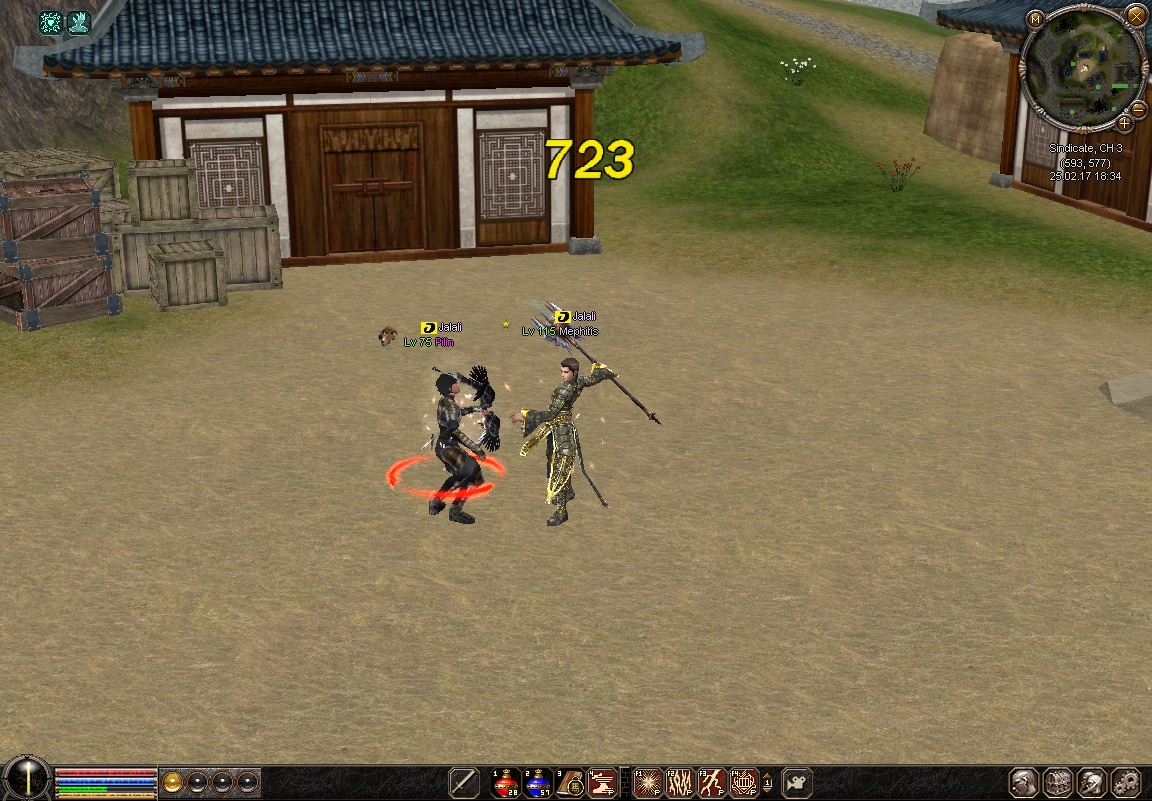Select the sword attack slot
This screenshot has width=1152, height=801.
(464, 782)
